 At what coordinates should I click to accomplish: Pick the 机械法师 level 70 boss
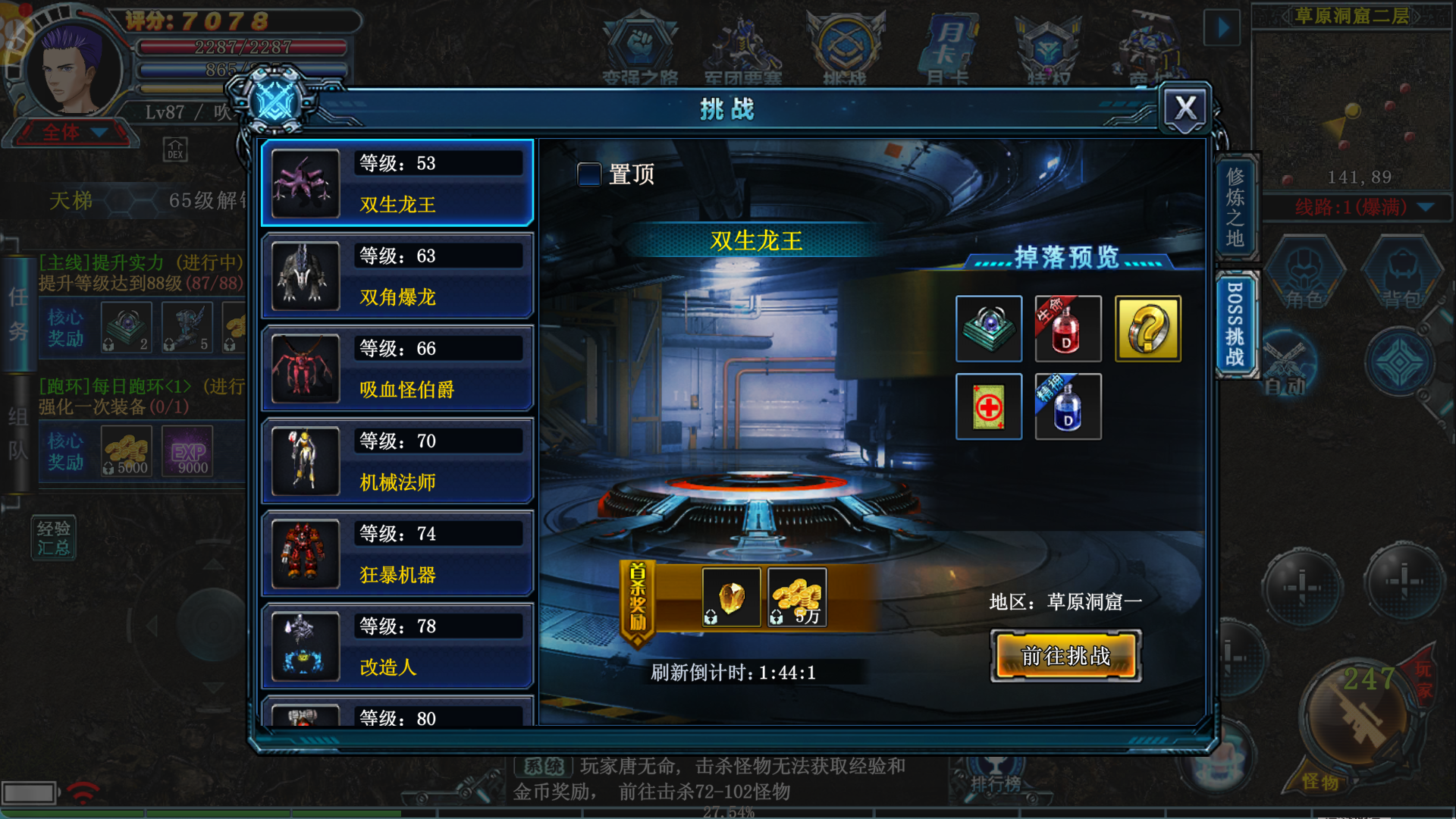point(397,461)
